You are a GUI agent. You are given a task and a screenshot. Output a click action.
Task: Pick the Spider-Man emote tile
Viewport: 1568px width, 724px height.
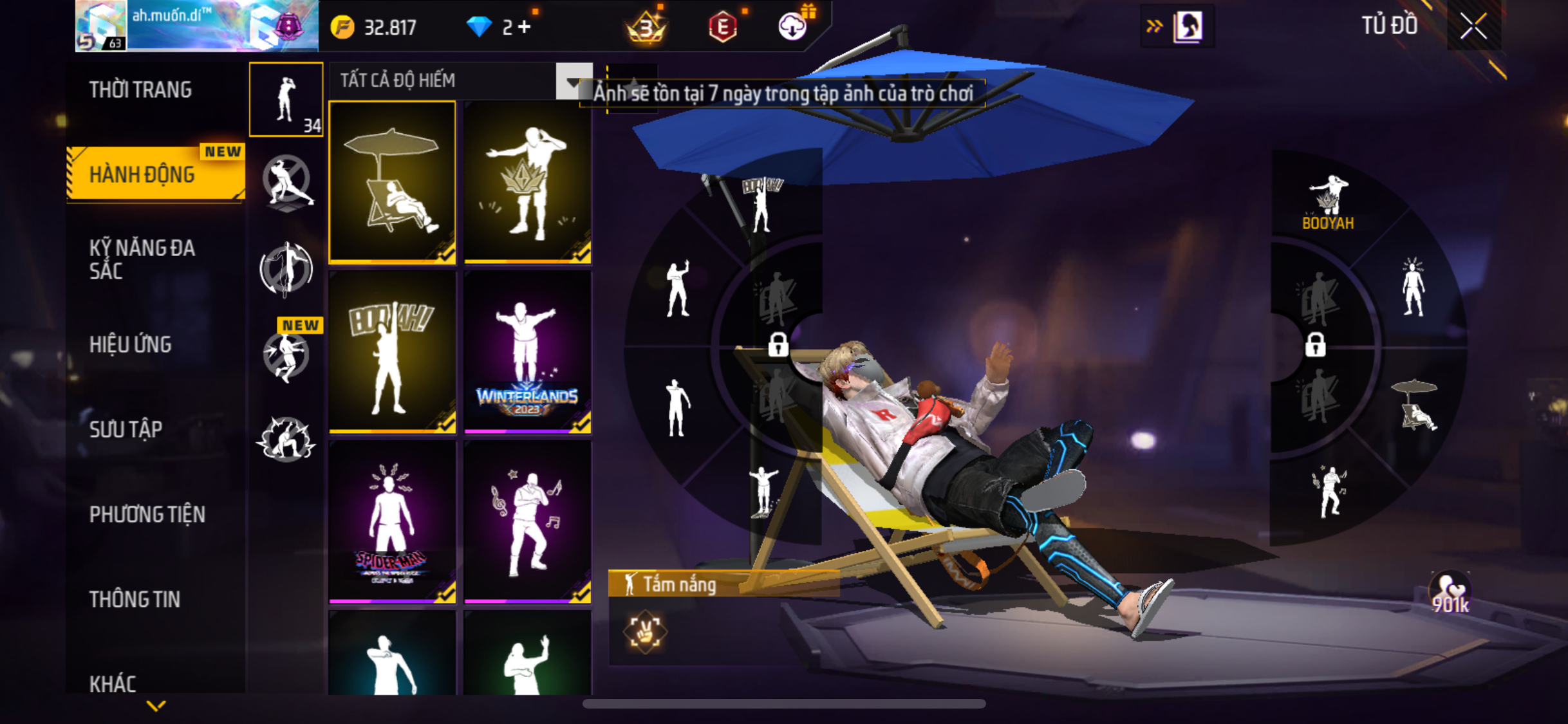click(x=392, y=522)
